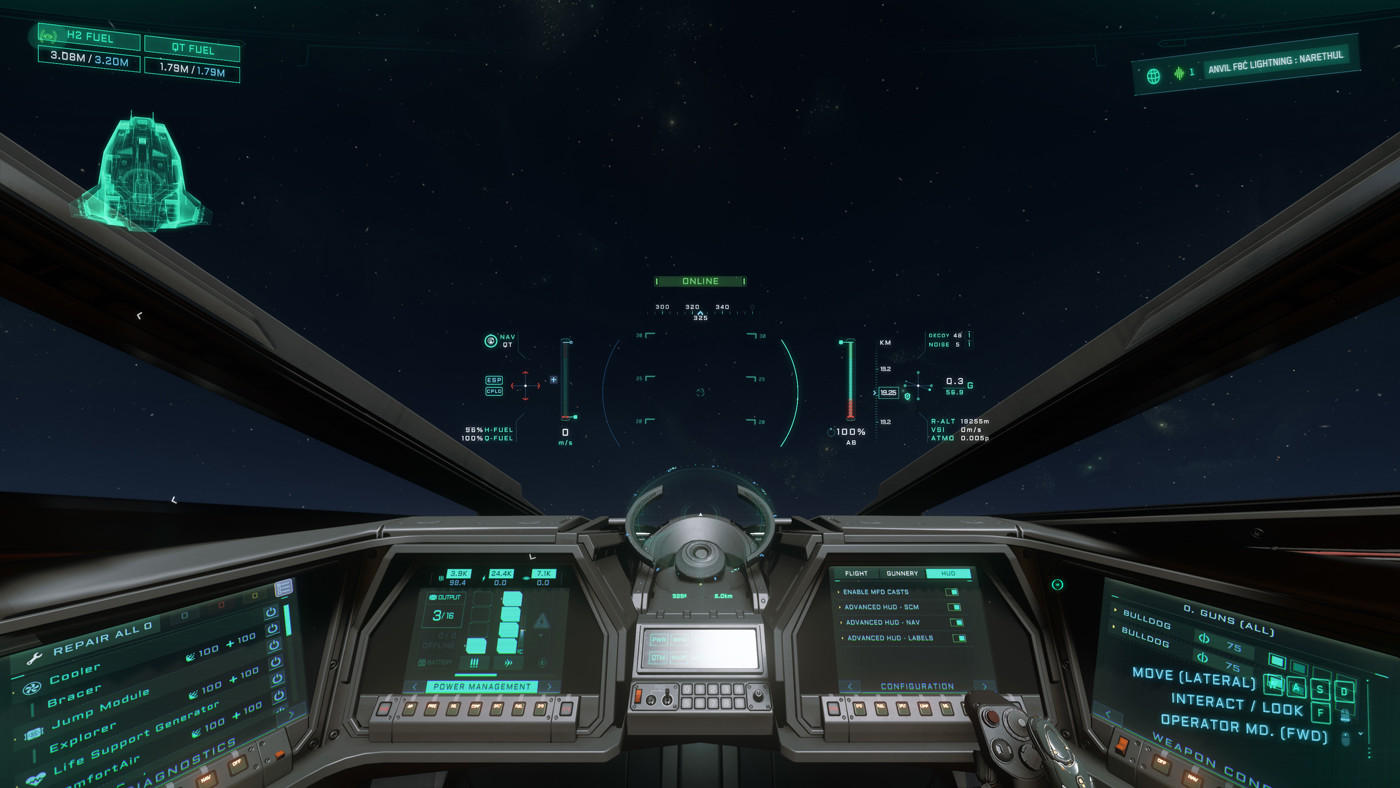Click the battery icon on the Power Management screen

tap(422, 662)
